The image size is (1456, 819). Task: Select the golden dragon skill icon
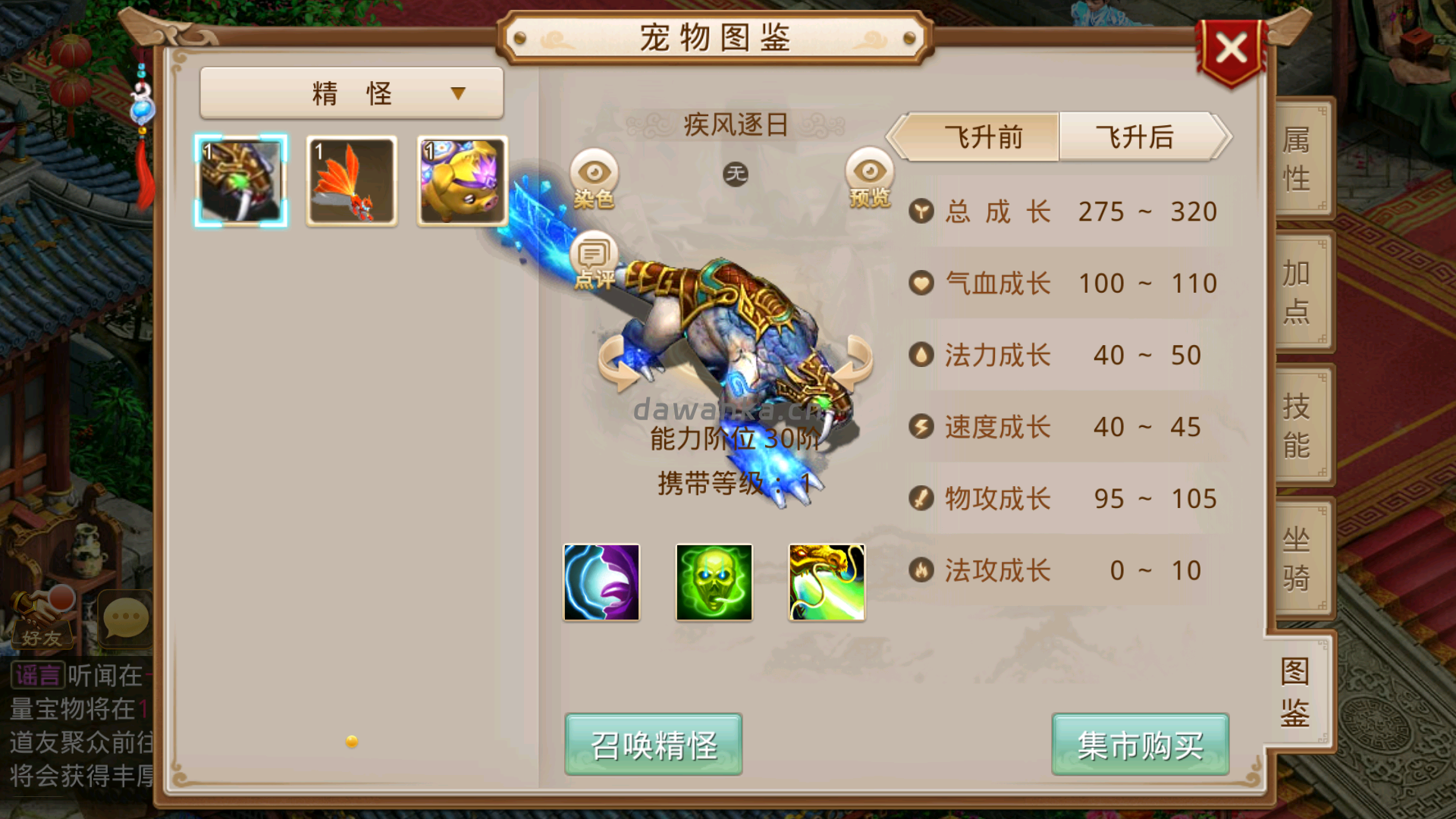(x=826, y=582)
